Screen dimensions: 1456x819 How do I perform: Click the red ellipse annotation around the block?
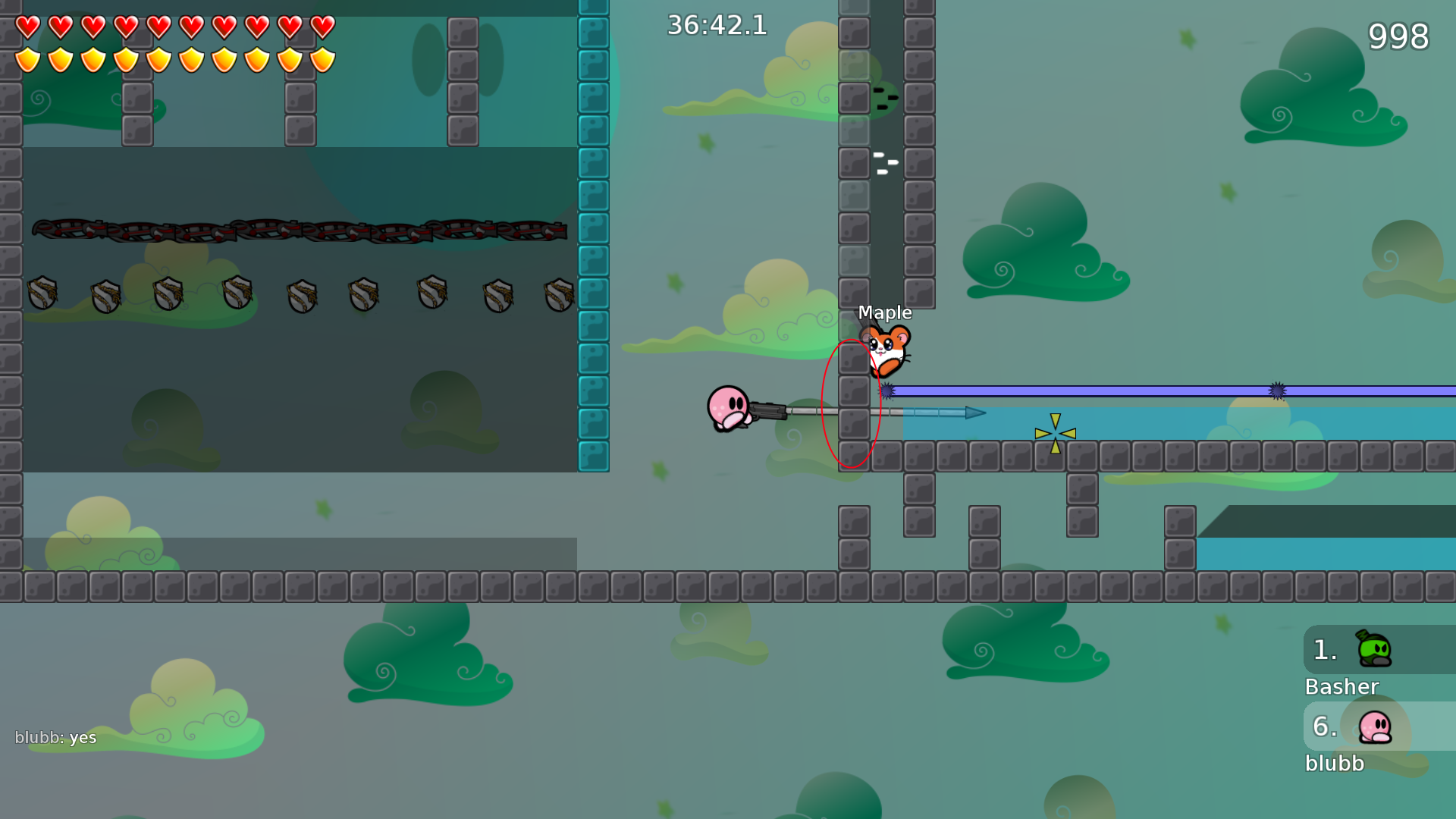click(851, 404)
